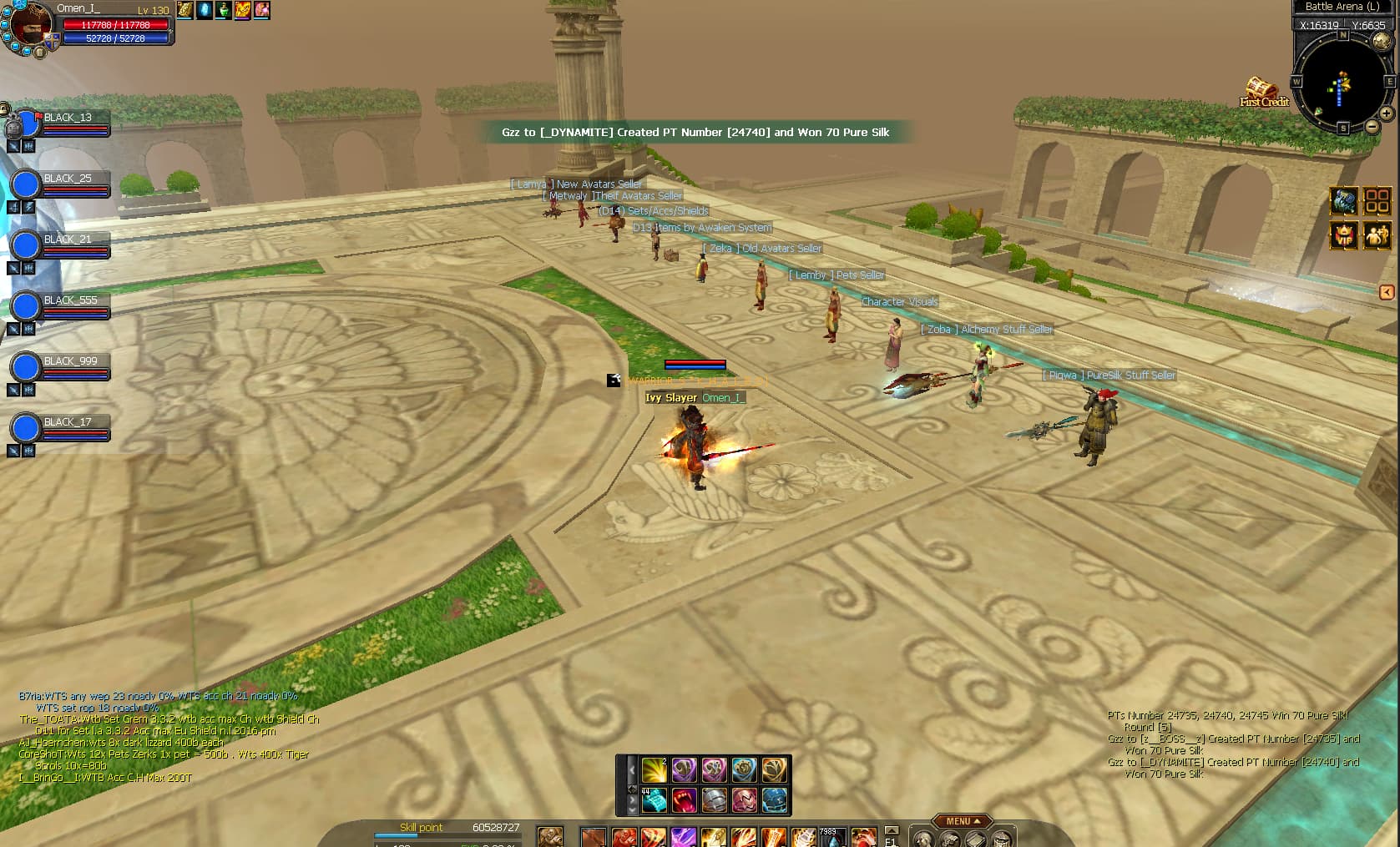
Task: Select party member BLACK_17
Action: 67,422
